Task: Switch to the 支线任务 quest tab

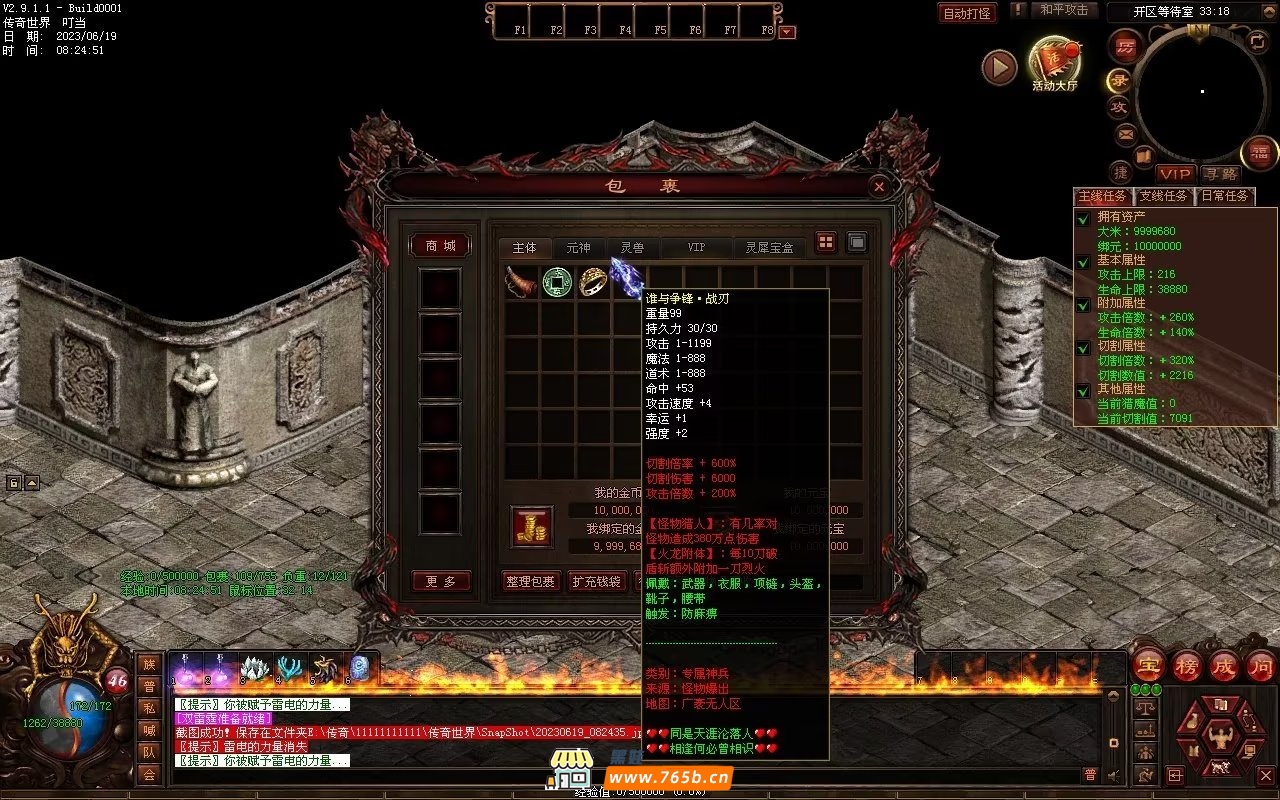Action: pos(1164,196)
